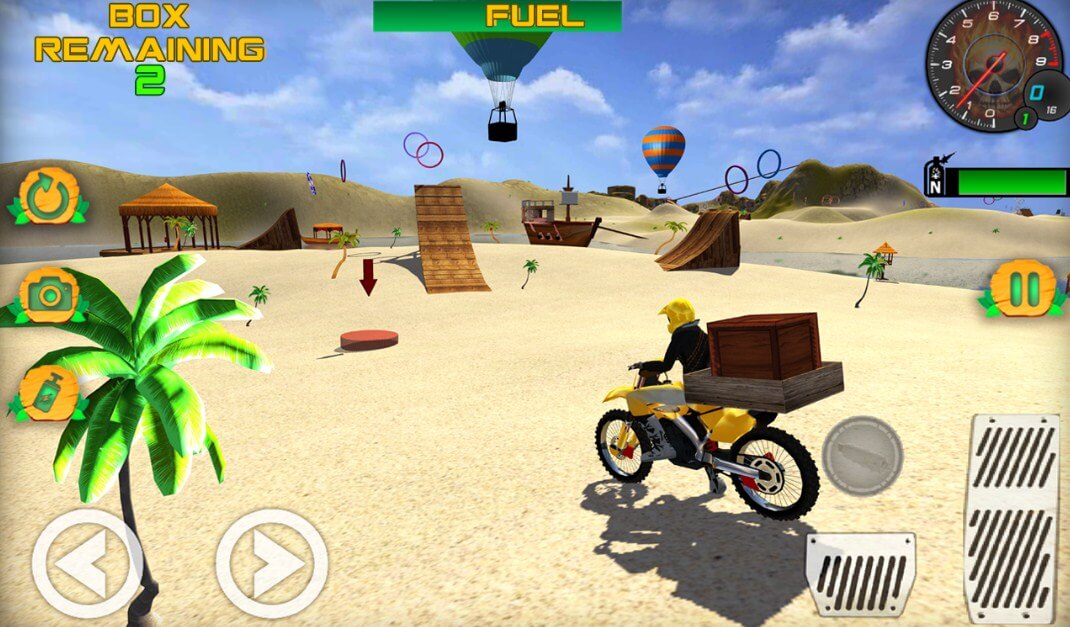The height and width of the screenshot is (627, 1070).
Task: Steer right with the right arrow button
Action: [x=271, y=563]
